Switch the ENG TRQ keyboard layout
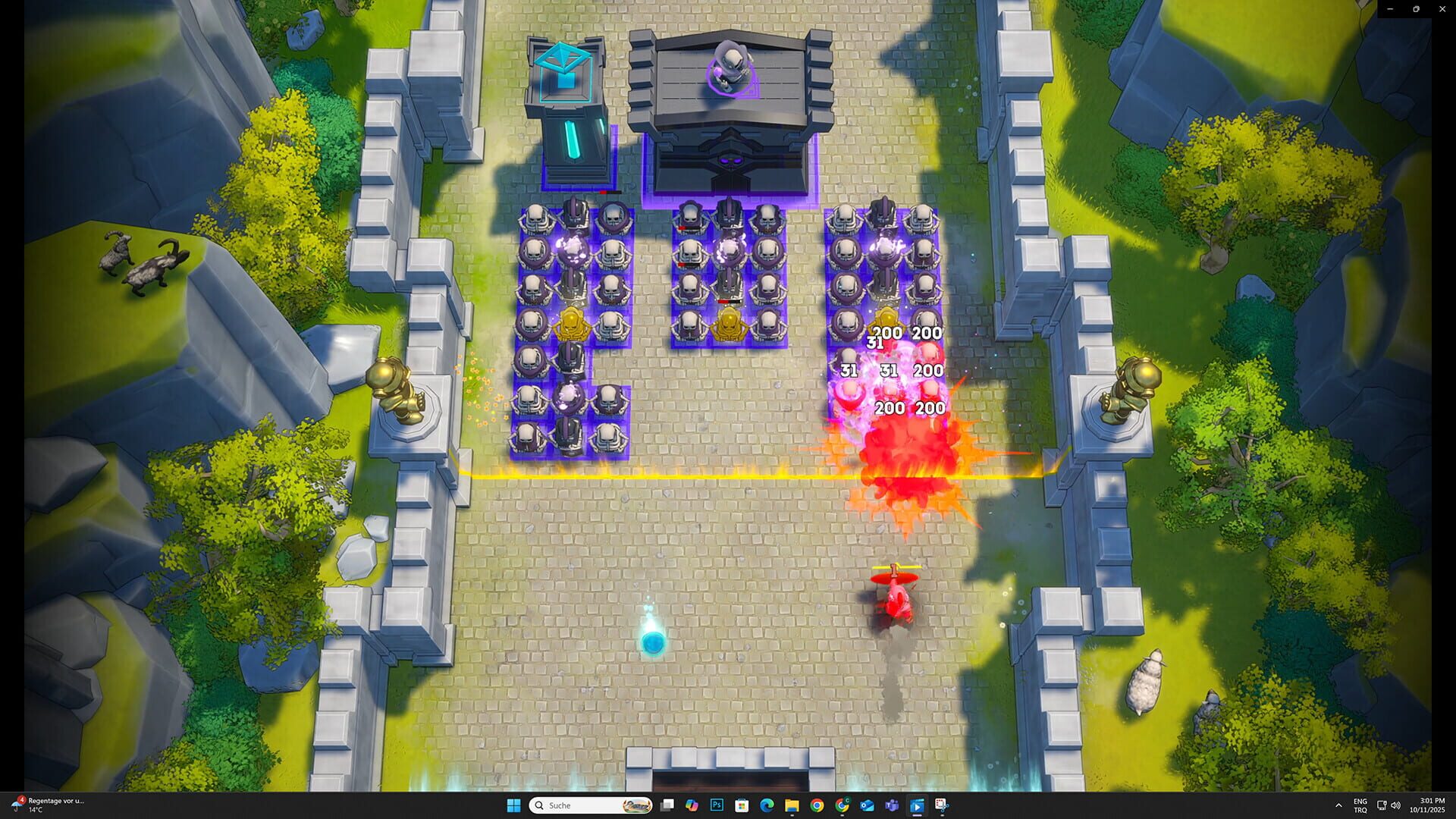This screenshot has width=1456, height=819. [1360, 805]
